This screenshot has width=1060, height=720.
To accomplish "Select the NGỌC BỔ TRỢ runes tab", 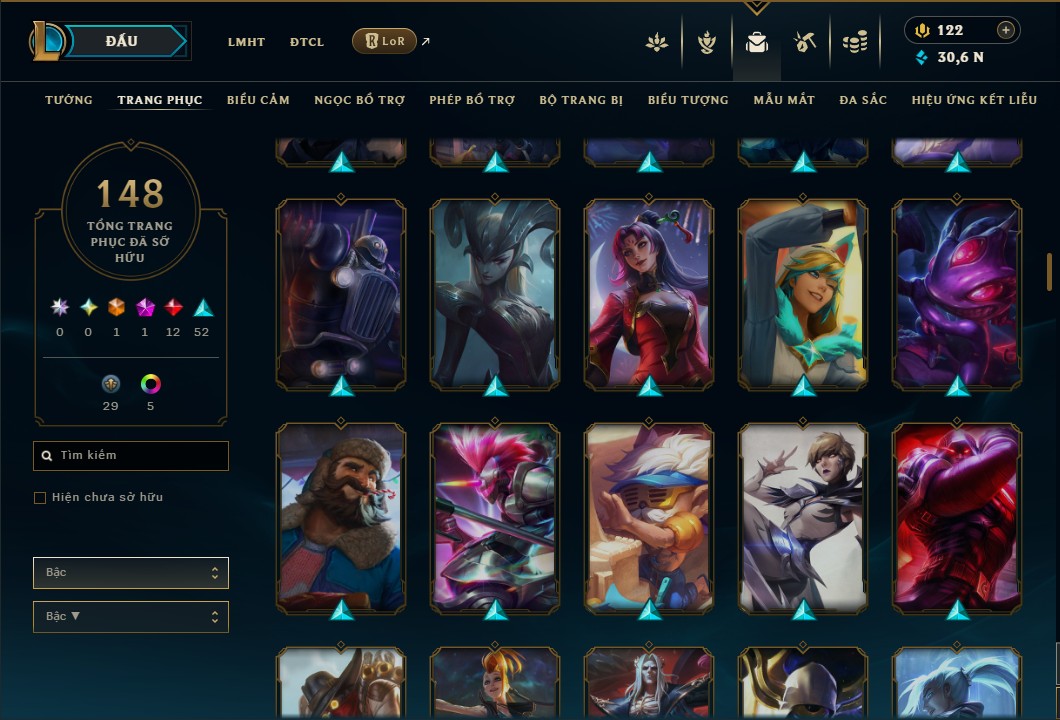I will pos(359,100).
